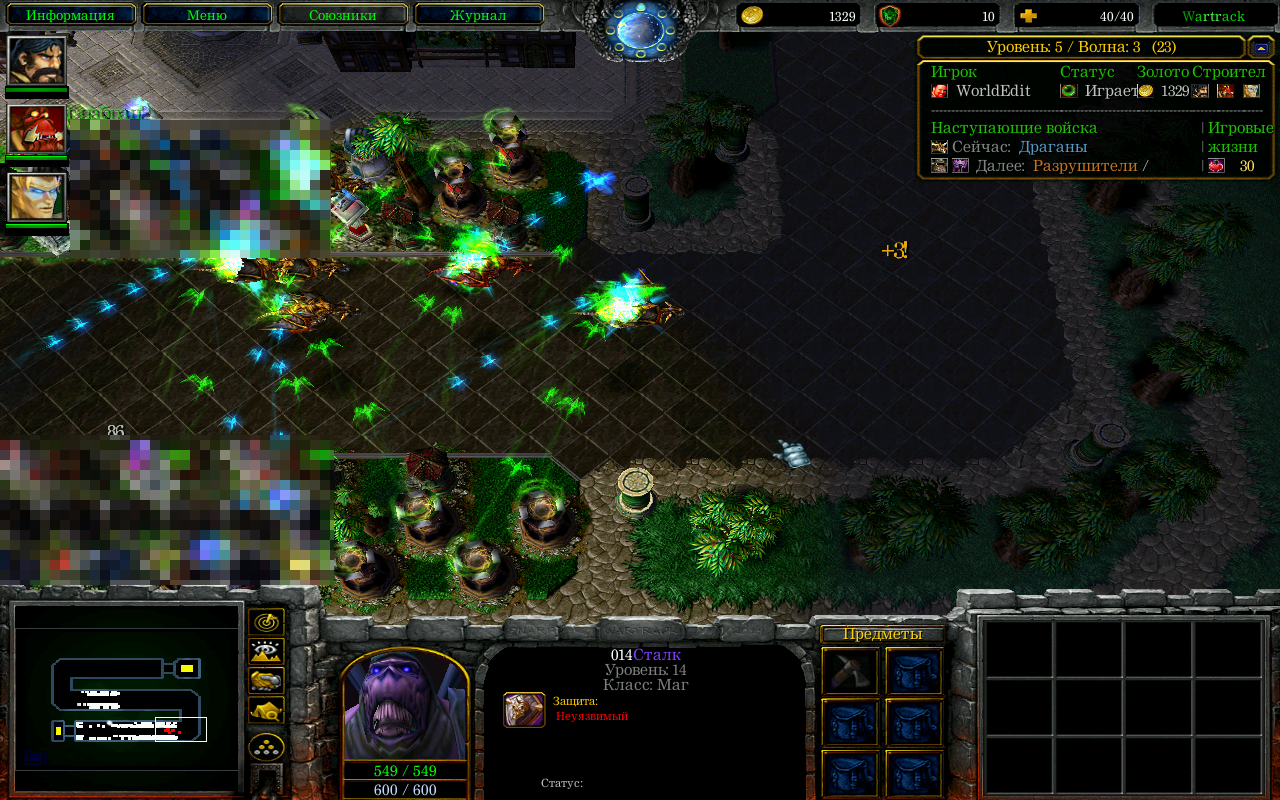The width and height of the screenshot is (1280, 800).
Task: Open the Журнал log
Action: coord(479,15)
